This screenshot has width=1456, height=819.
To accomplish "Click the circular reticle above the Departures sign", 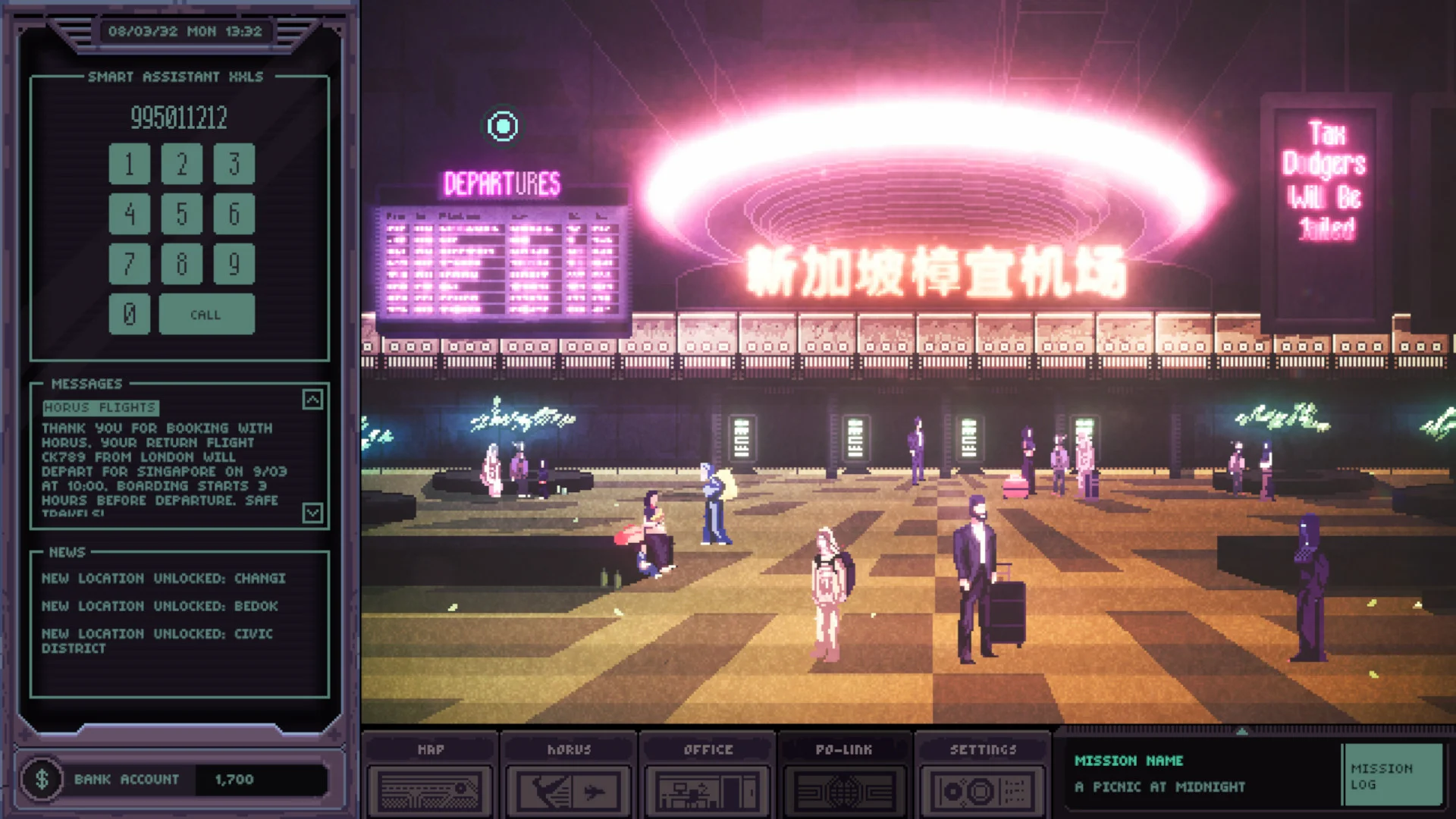I will point(504,127).
